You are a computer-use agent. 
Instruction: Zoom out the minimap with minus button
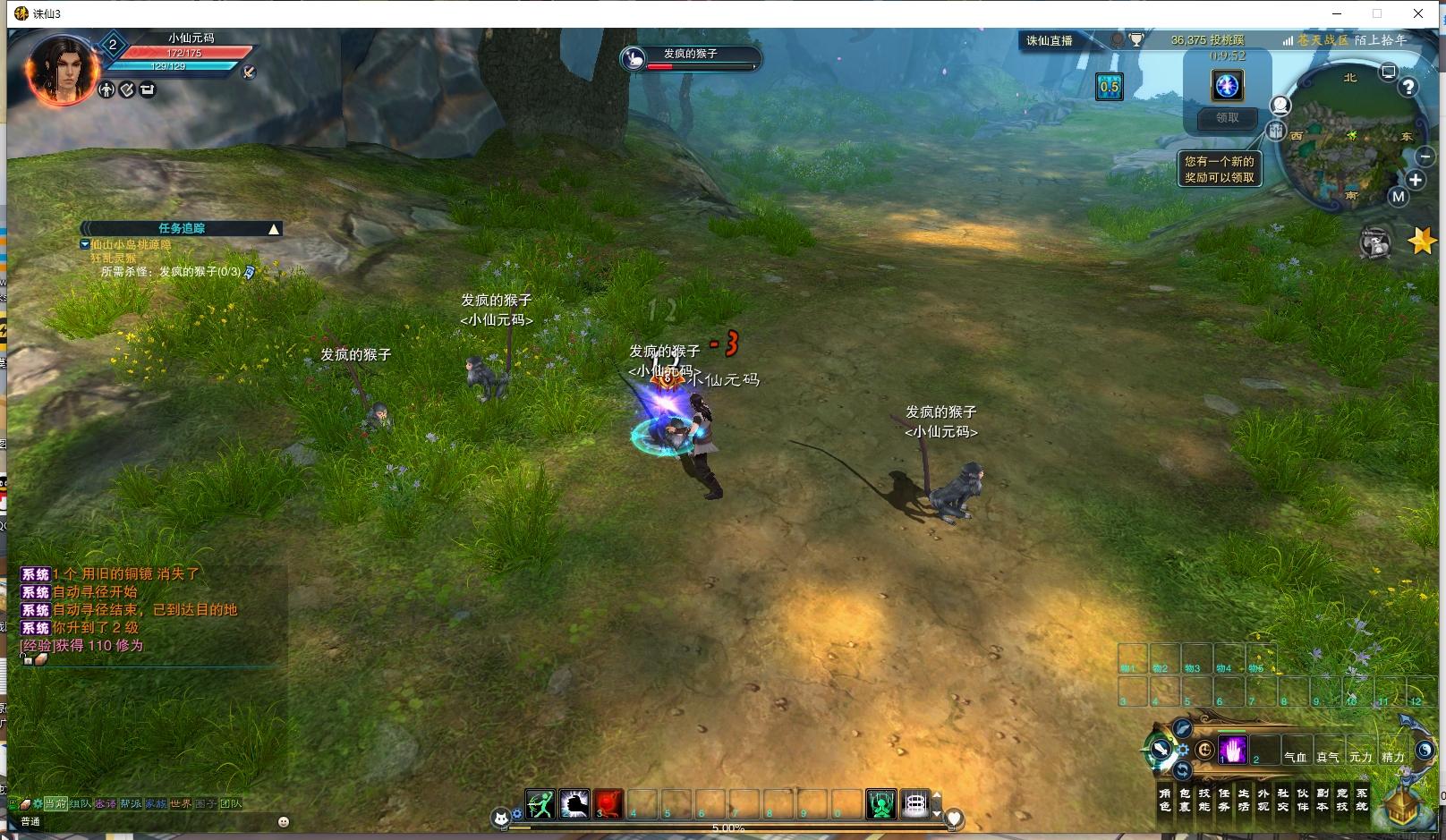[x=1425, y=157]
